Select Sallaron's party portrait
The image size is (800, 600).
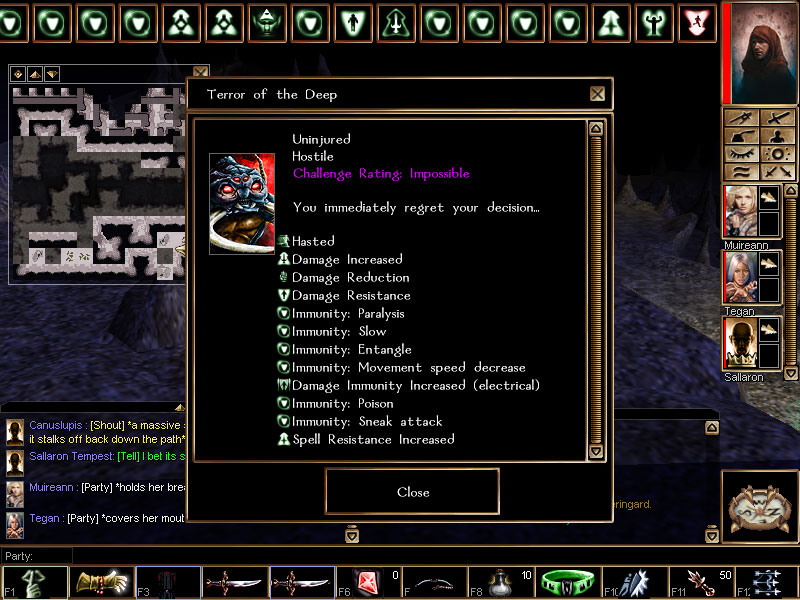(x=738, y=344)
